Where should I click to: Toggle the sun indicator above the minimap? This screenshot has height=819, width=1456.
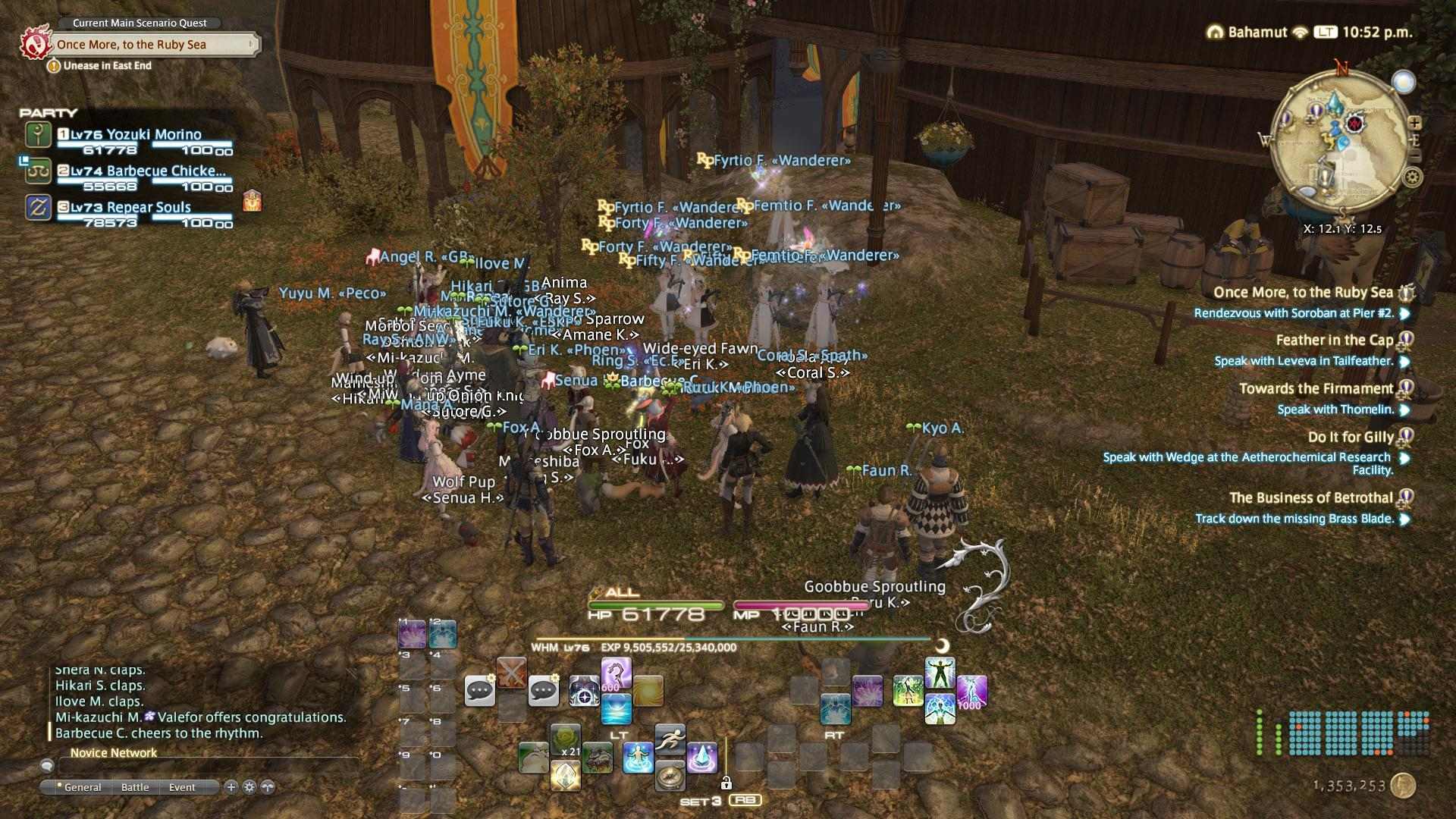1404,81
